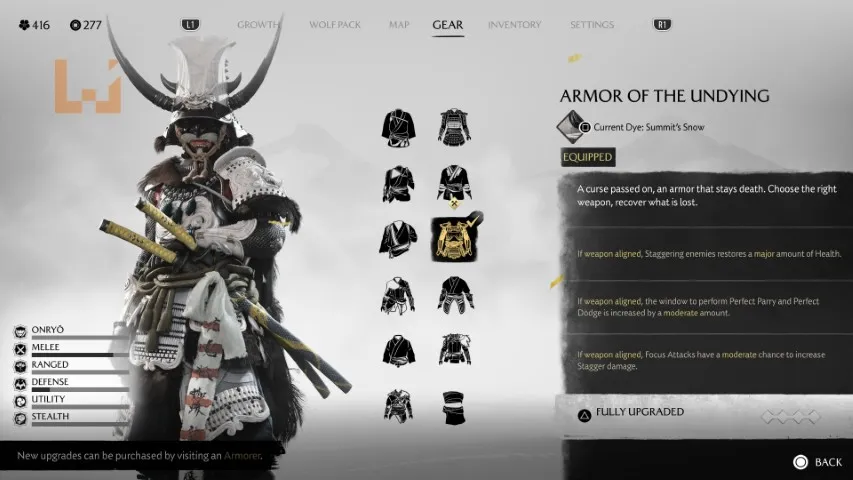Select the Ranged stat category
The width and height of the screenshot is (853, 480).
50,365
